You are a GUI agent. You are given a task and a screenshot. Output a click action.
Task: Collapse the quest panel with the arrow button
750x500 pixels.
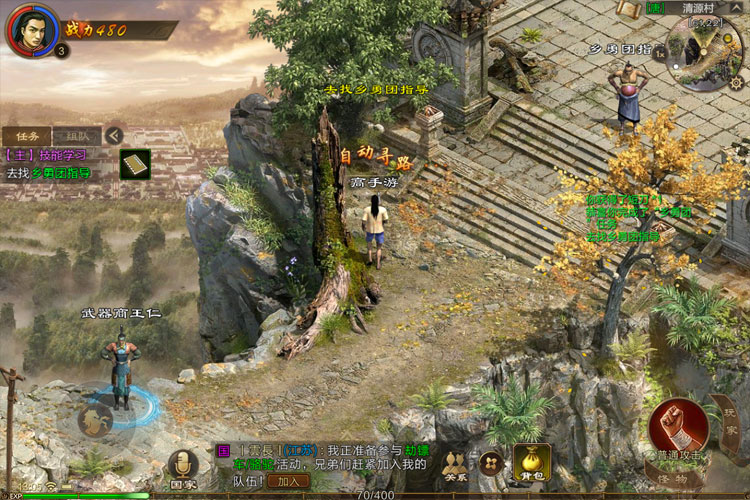(x=114, y=135)
